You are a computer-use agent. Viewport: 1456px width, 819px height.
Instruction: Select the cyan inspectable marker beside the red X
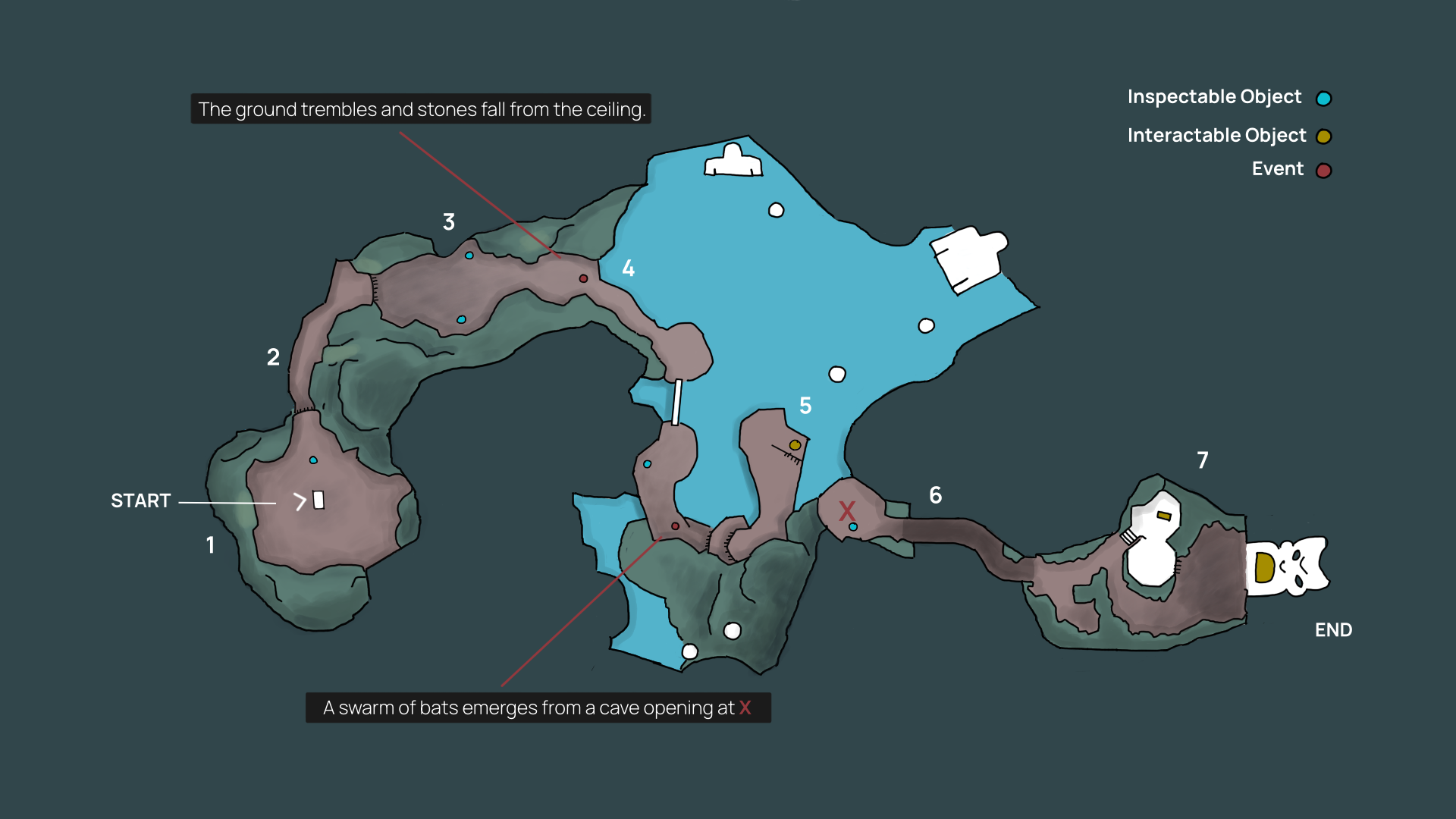(x=853, y=527)
